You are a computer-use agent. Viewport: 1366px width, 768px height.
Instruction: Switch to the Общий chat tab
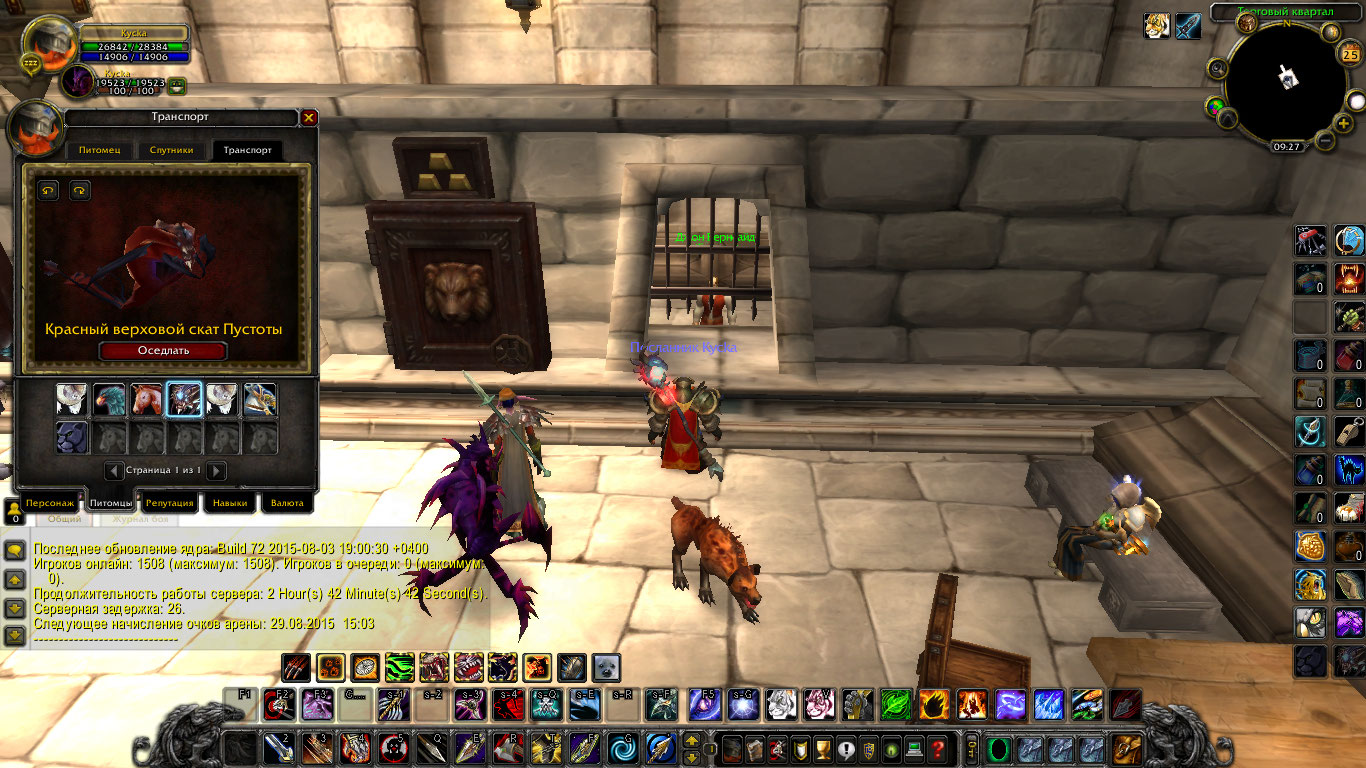pyautogui.click(x=65, y=519)
